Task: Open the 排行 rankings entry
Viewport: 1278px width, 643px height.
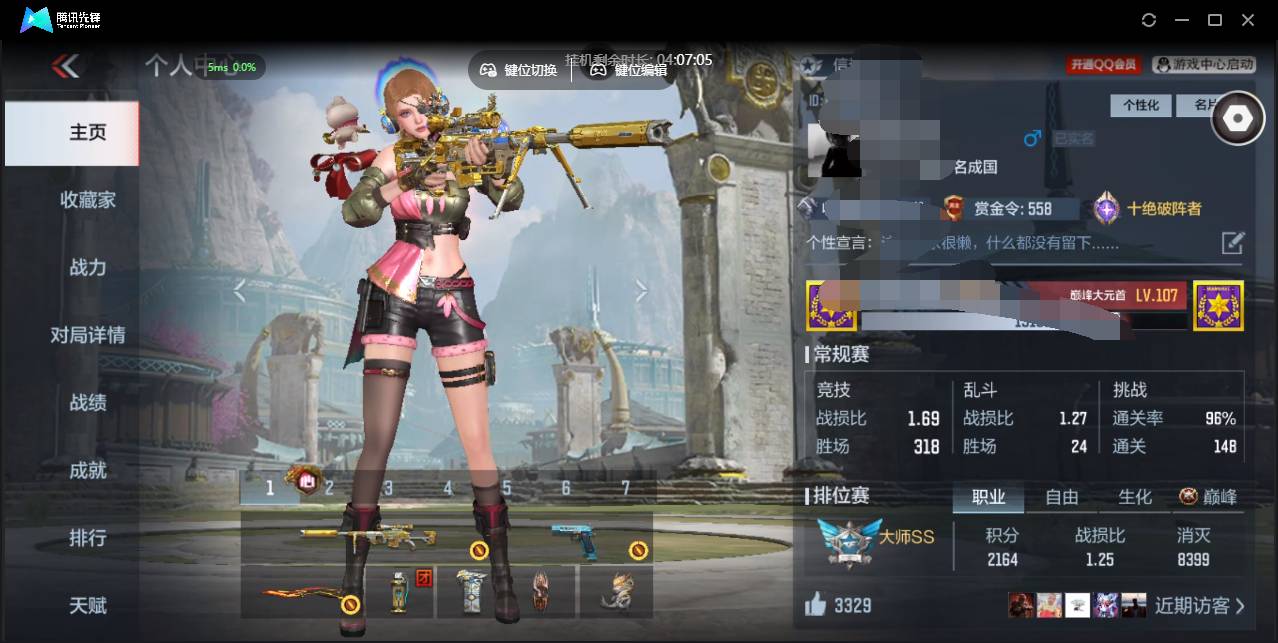Action: 87,538
